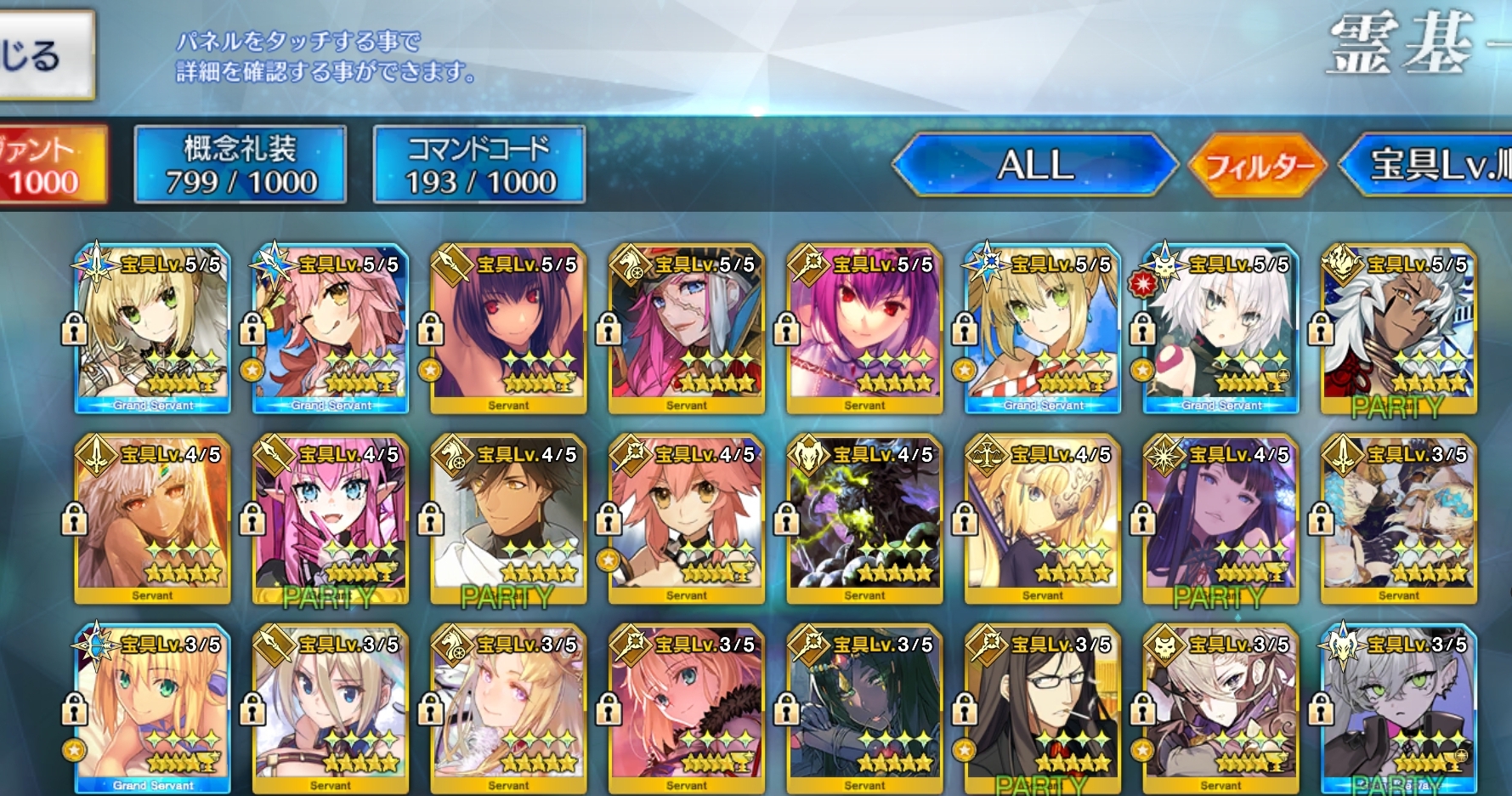Select the dark monster with green lightning
Viewport: 1512px width, 796px height.
click(864, 520)
